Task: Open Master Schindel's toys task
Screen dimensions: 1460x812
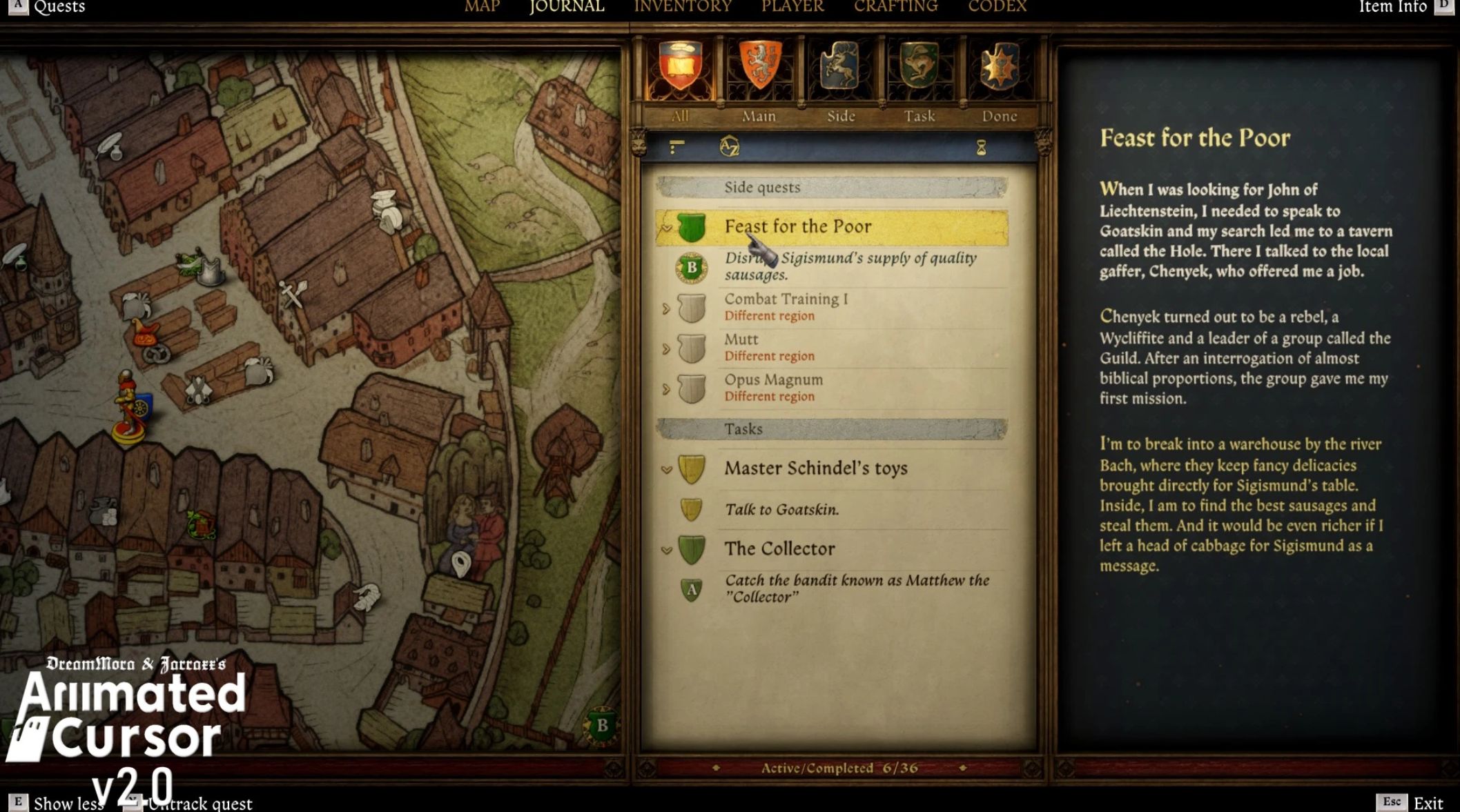Action: [x=815, y=468]
